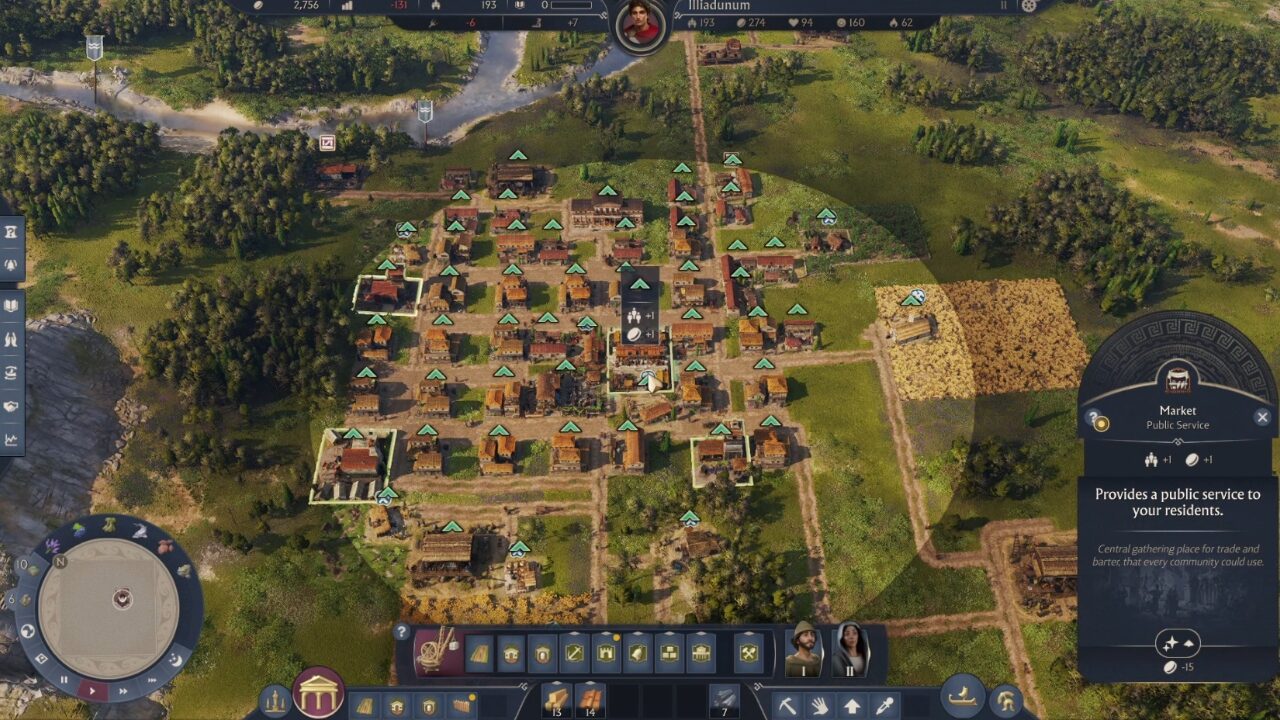The image size is (1280, 720).
Task: Select the pickaxe demolish tool
Action: tap(788, 705)
